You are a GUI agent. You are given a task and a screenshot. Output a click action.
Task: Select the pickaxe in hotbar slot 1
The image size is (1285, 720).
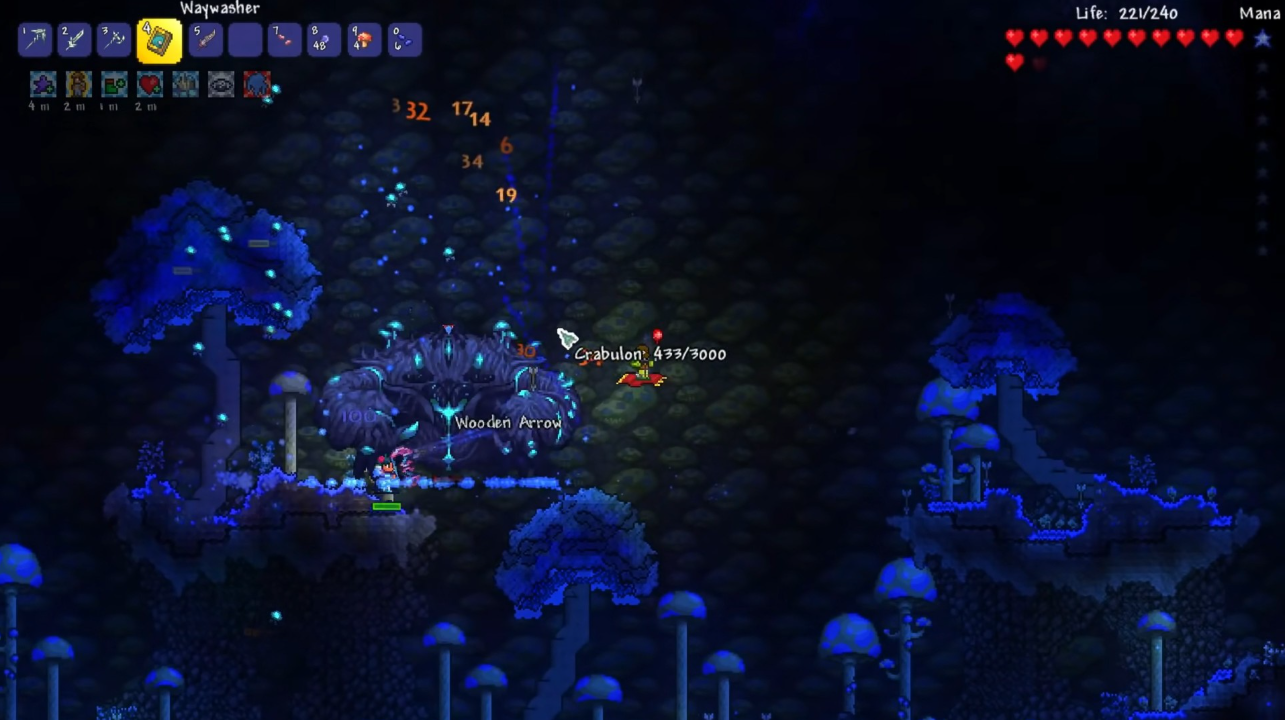click(36, 40)
